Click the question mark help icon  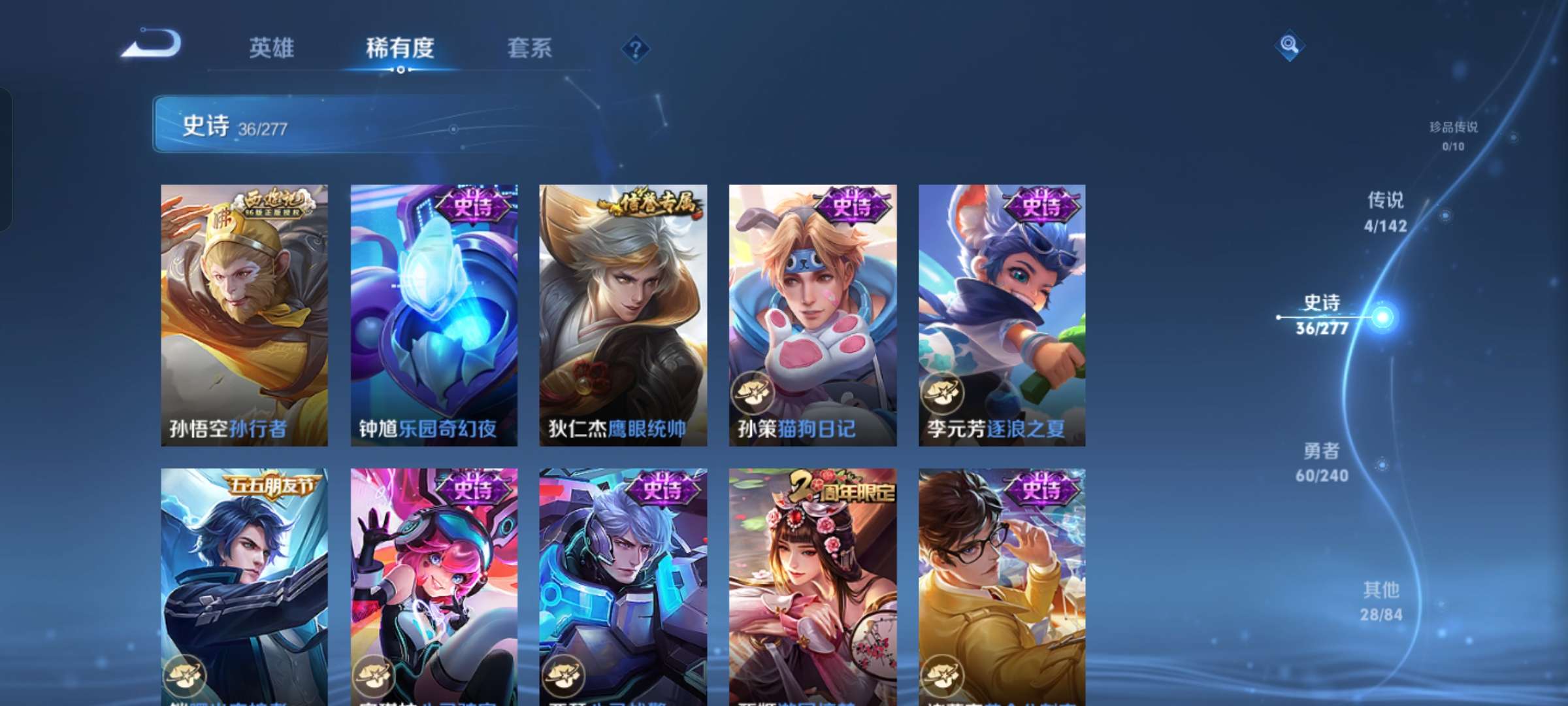pyautogui.click(x=637, y=49)
